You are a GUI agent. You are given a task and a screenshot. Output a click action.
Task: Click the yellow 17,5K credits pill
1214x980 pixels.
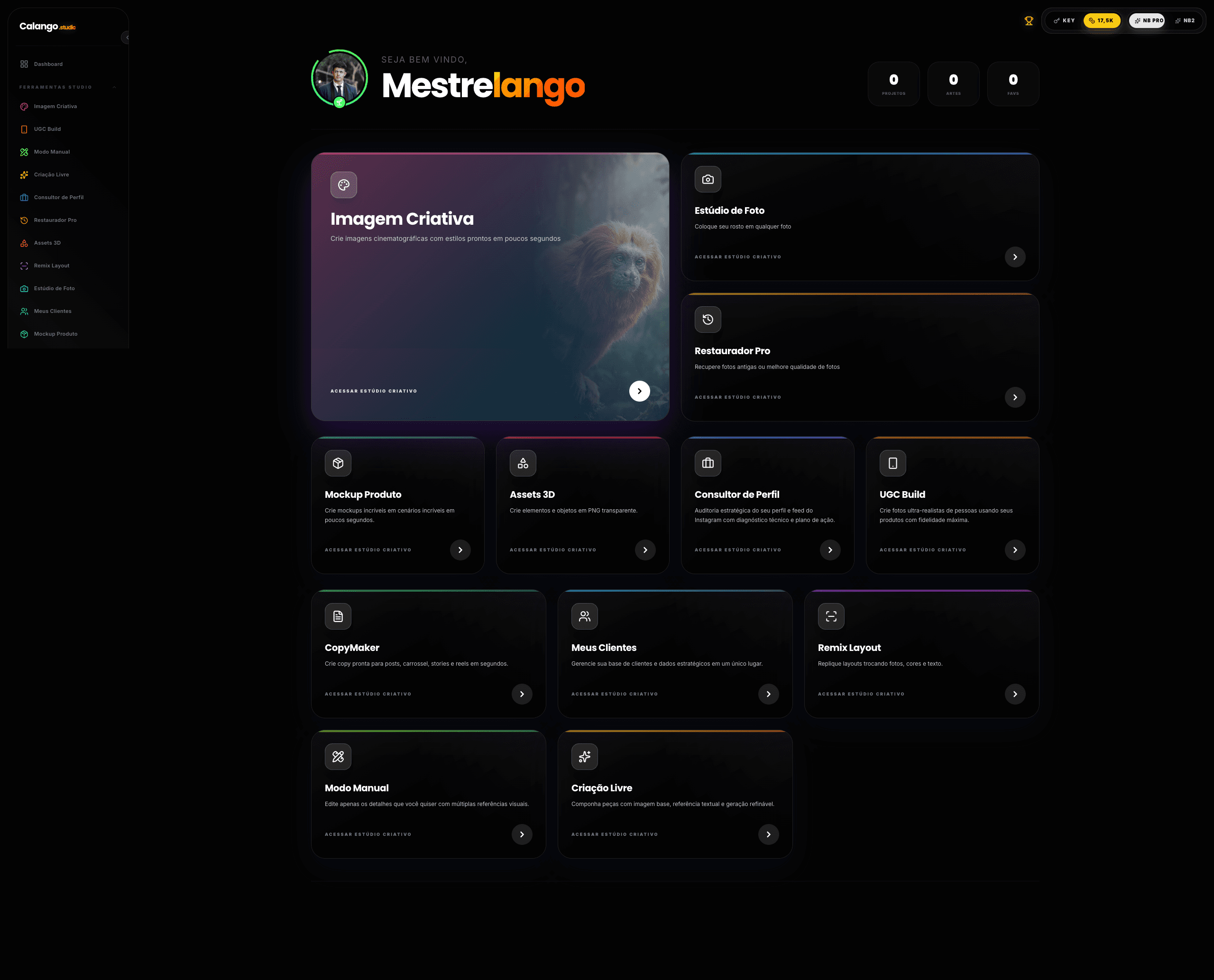pyautogui.click(x=1101, y=21)
